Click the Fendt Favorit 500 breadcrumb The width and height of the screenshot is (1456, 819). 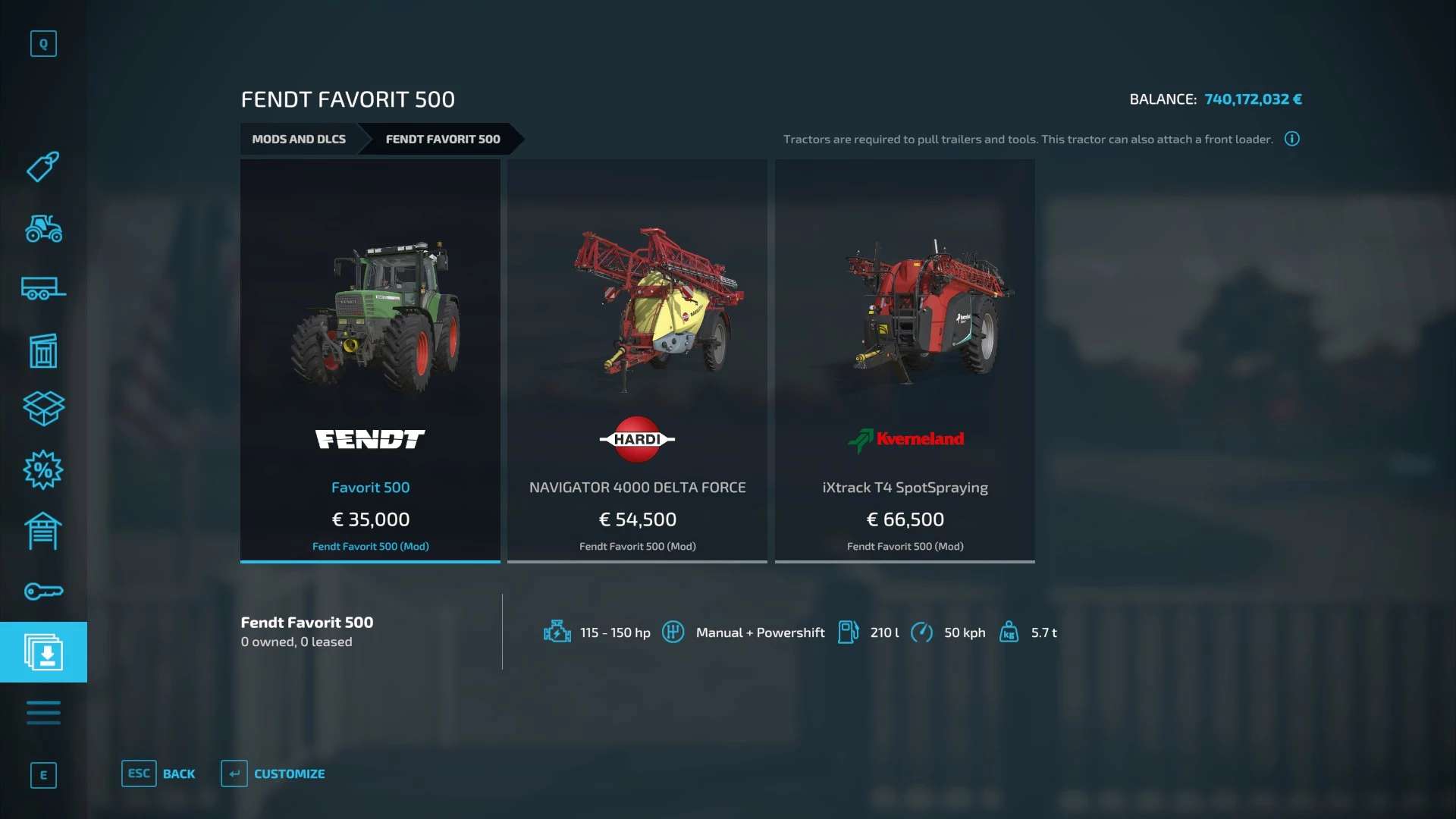point(443,140)
